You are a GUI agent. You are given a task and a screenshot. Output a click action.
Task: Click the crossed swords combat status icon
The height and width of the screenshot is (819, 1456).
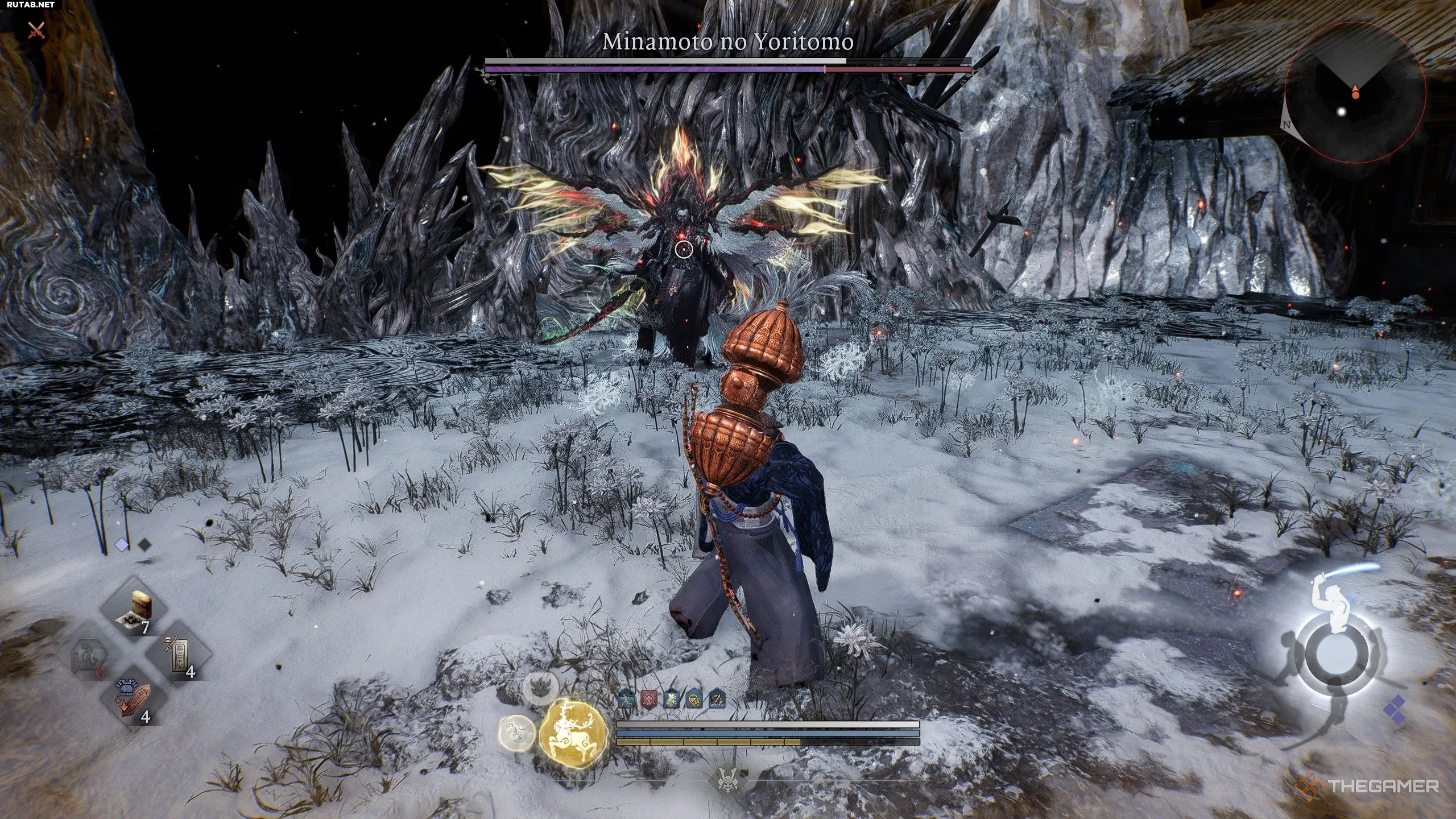coord(36,30)
